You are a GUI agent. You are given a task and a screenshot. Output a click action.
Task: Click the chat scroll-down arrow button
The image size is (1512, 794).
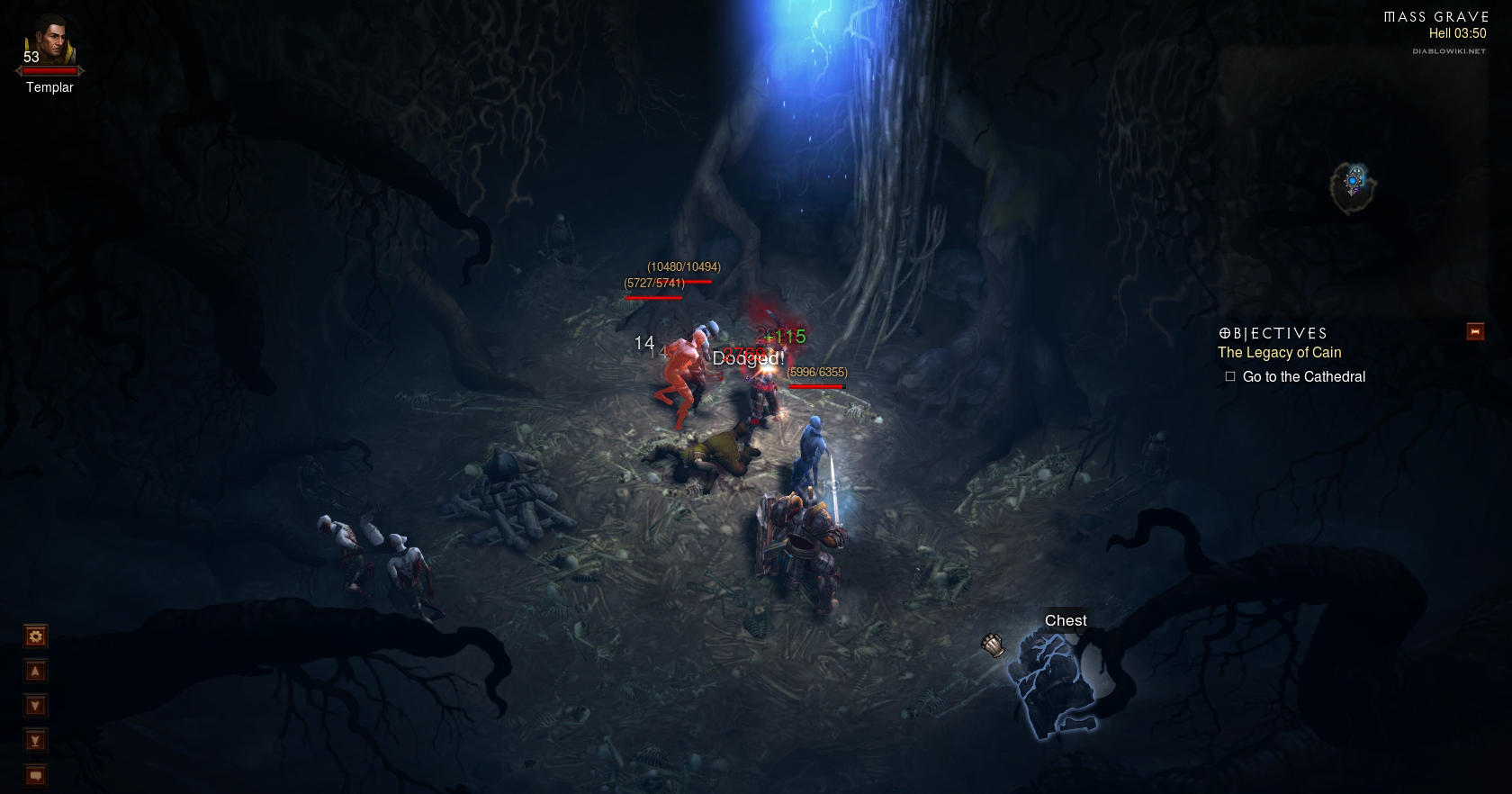[x=35, y=706]
